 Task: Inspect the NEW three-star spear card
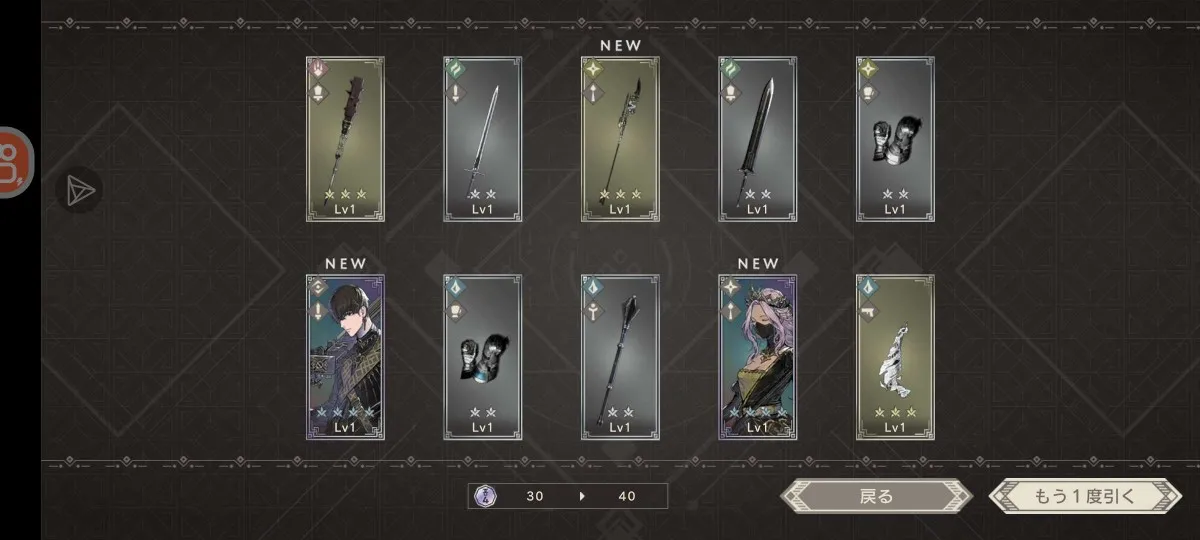click(620, 138)
